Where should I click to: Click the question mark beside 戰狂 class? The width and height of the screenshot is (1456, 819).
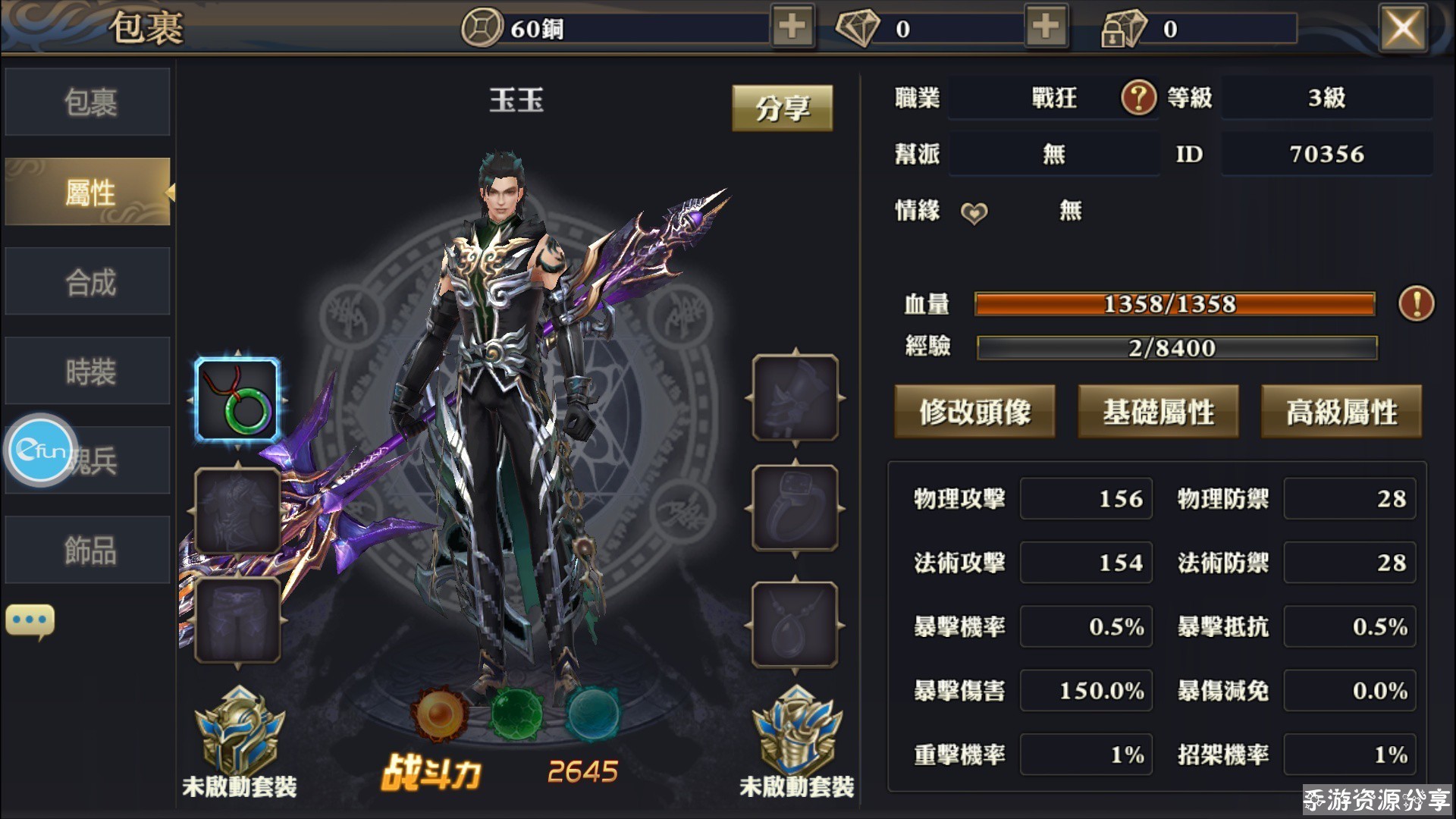tap(1138, 98)
